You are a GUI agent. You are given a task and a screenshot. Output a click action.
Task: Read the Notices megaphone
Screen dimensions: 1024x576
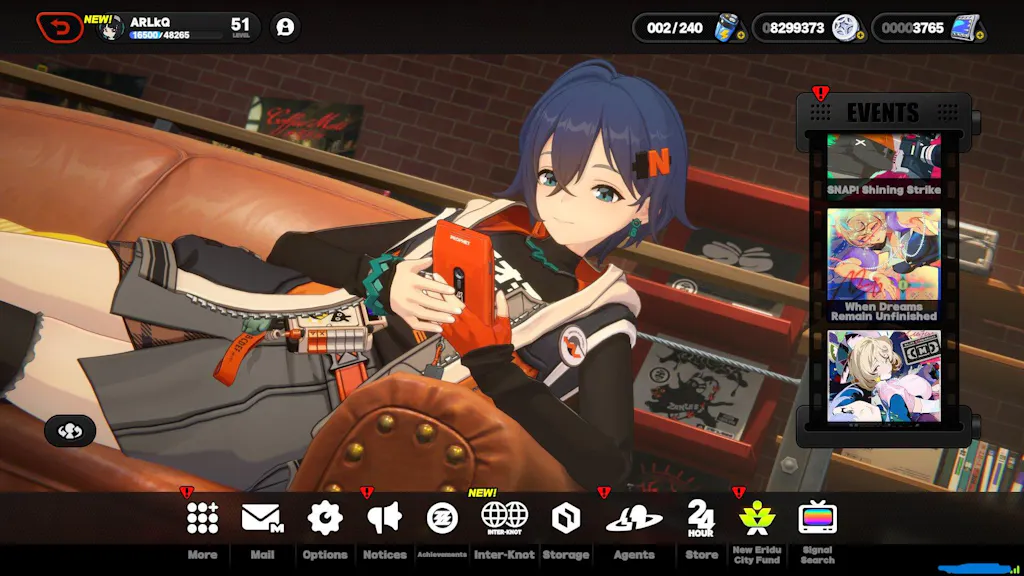[x=384, y=519]
